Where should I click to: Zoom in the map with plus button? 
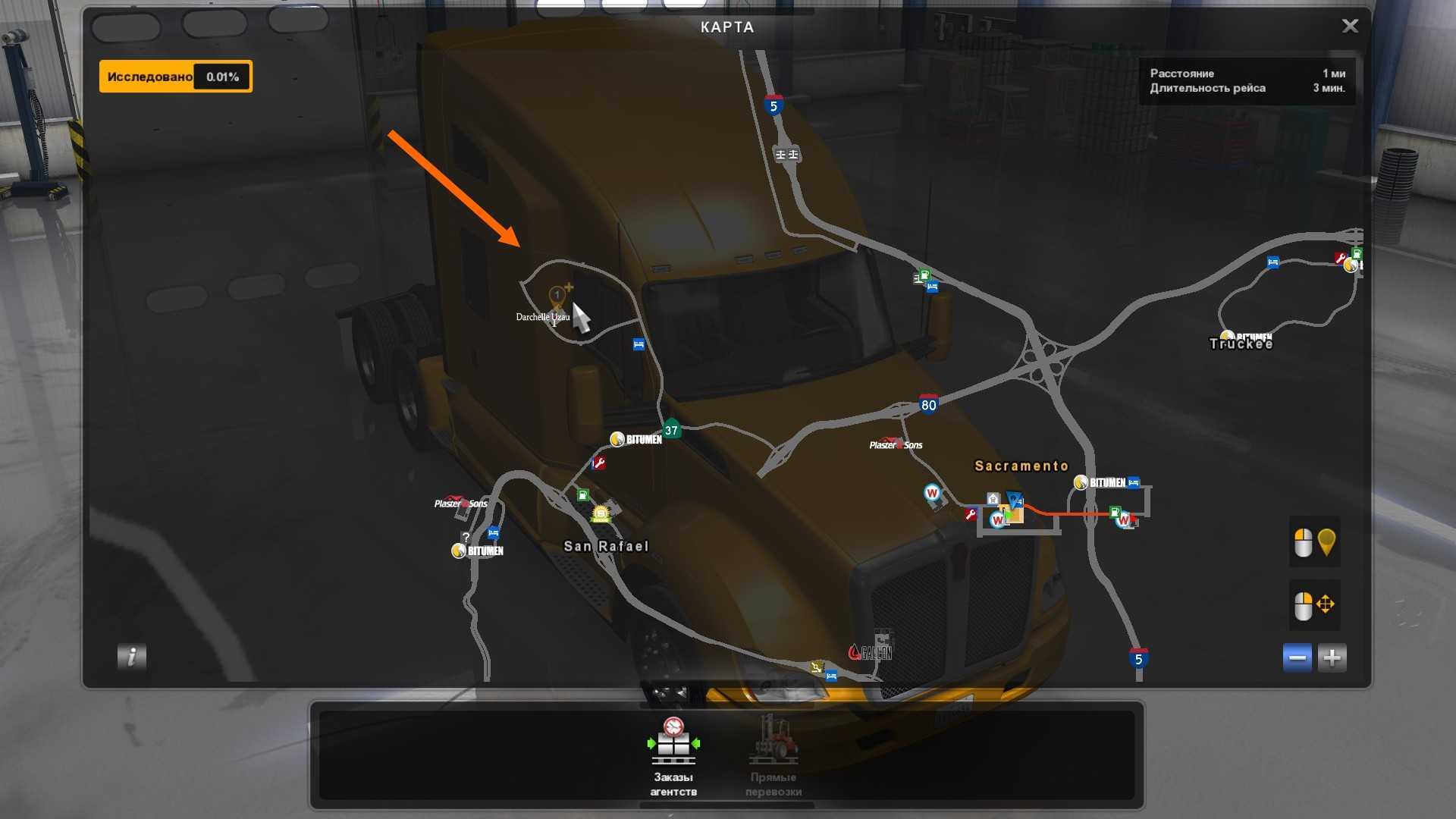[1332, 657]
